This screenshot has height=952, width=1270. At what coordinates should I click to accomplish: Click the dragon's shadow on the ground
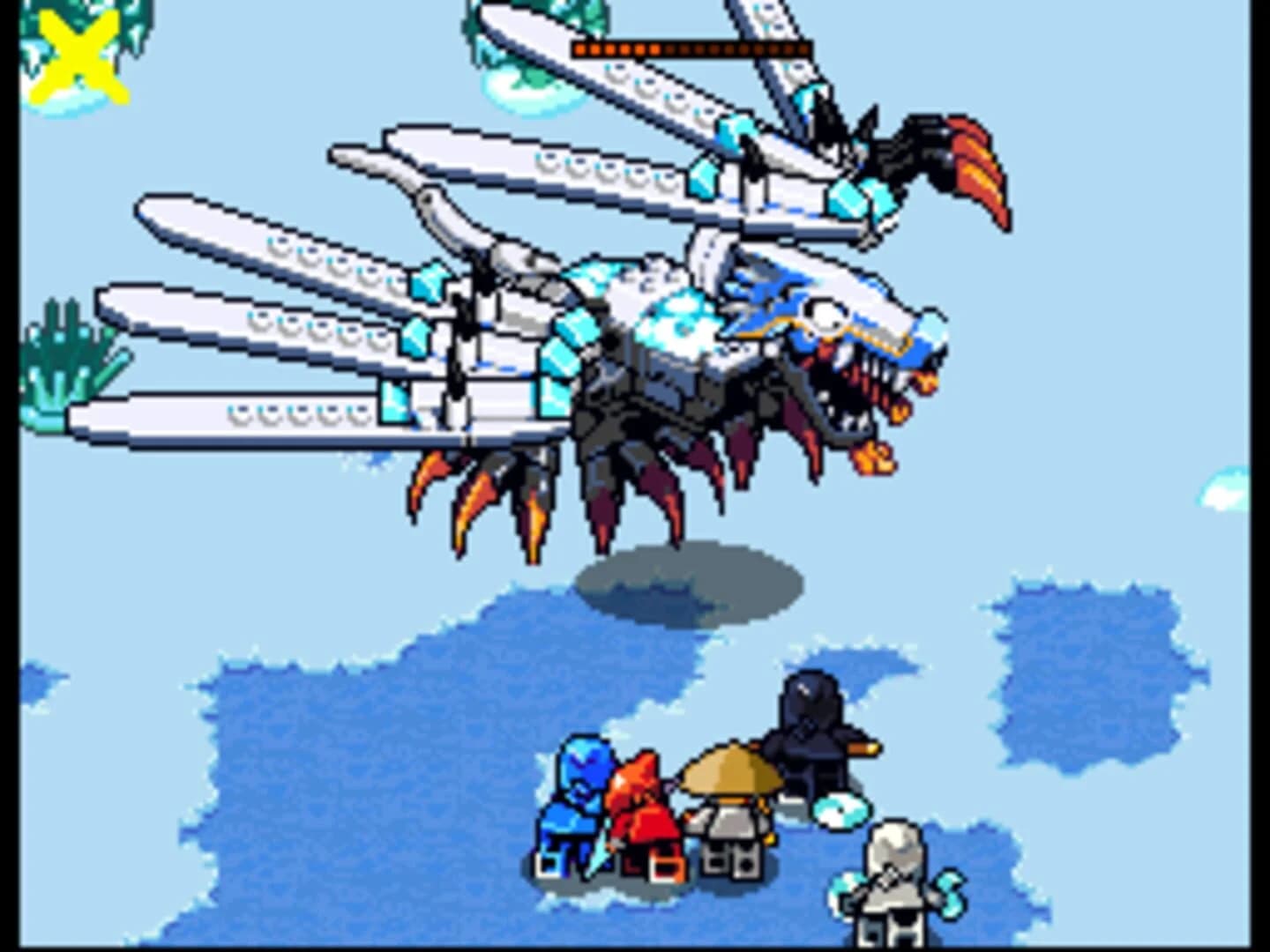pyautogui.click(x=688, y=582)
